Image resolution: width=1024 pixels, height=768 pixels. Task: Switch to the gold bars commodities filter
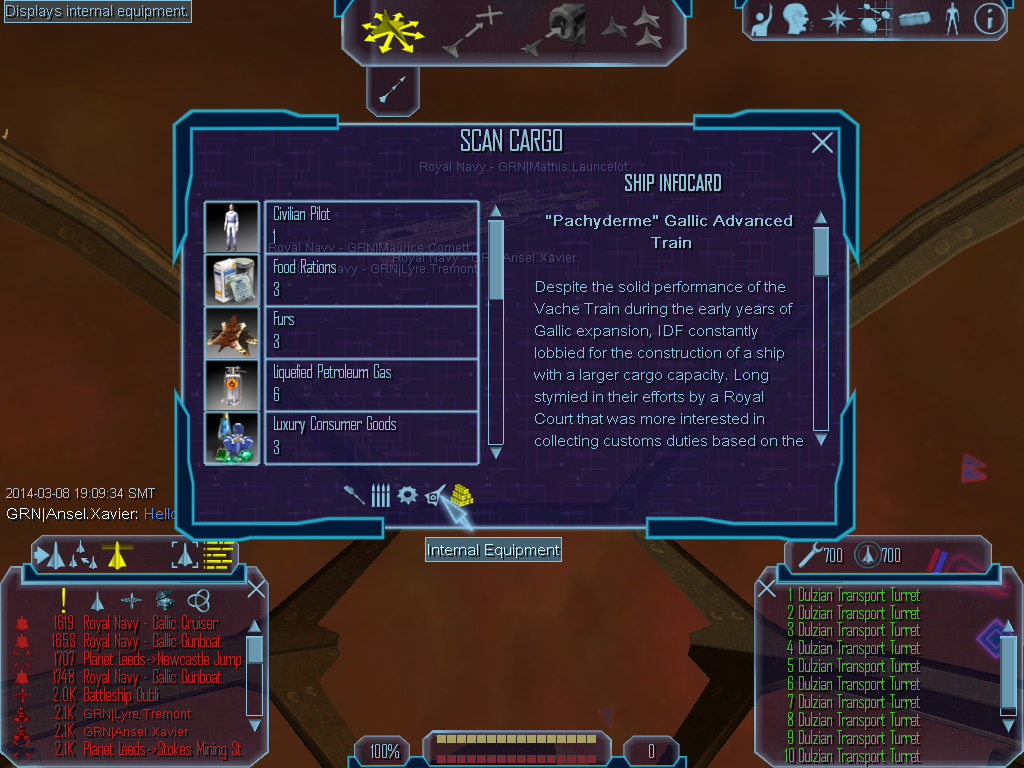pyautogui.click(x=461, y=493)
